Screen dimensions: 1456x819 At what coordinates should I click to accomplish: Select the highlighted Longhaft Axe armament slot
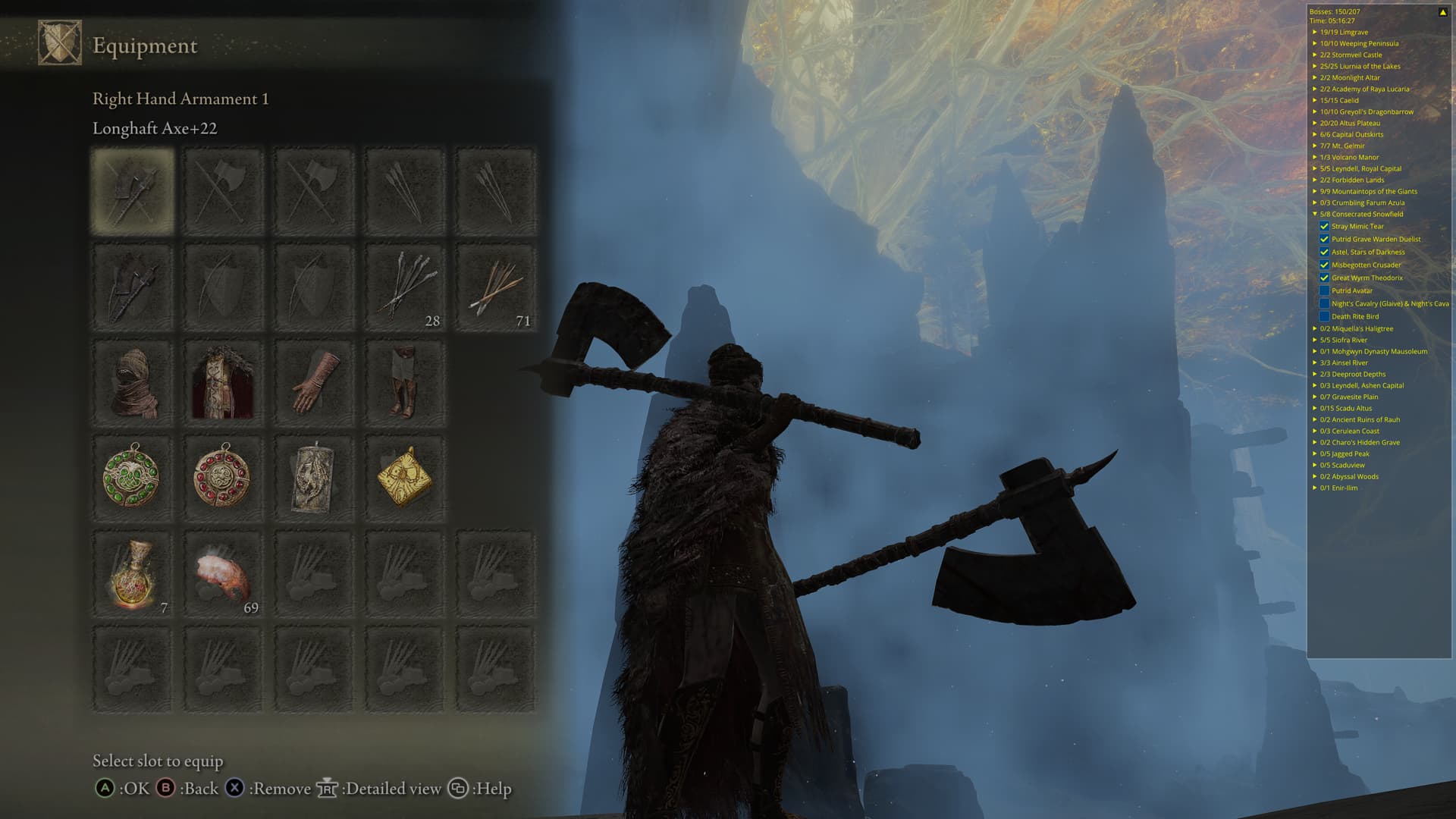pyautogui.click(x=133, y=190)
